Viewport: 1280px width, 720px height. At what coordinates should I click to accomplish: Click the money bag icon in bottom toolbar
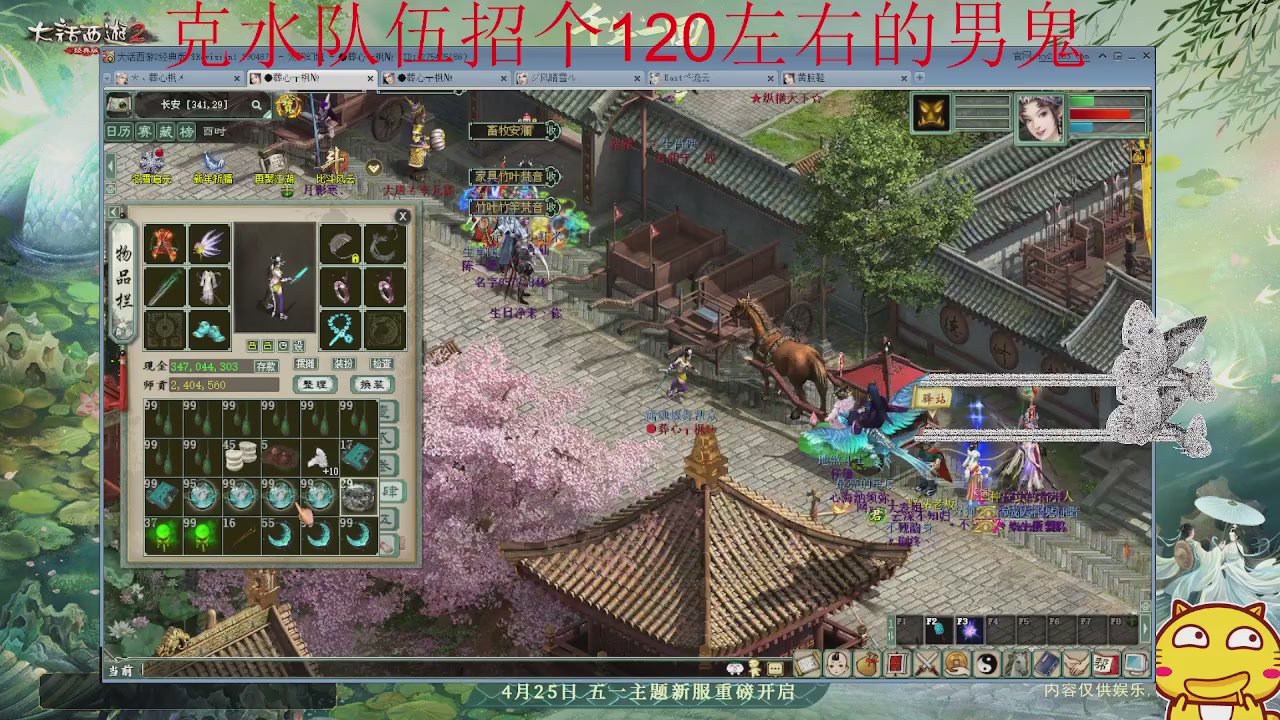866,664
